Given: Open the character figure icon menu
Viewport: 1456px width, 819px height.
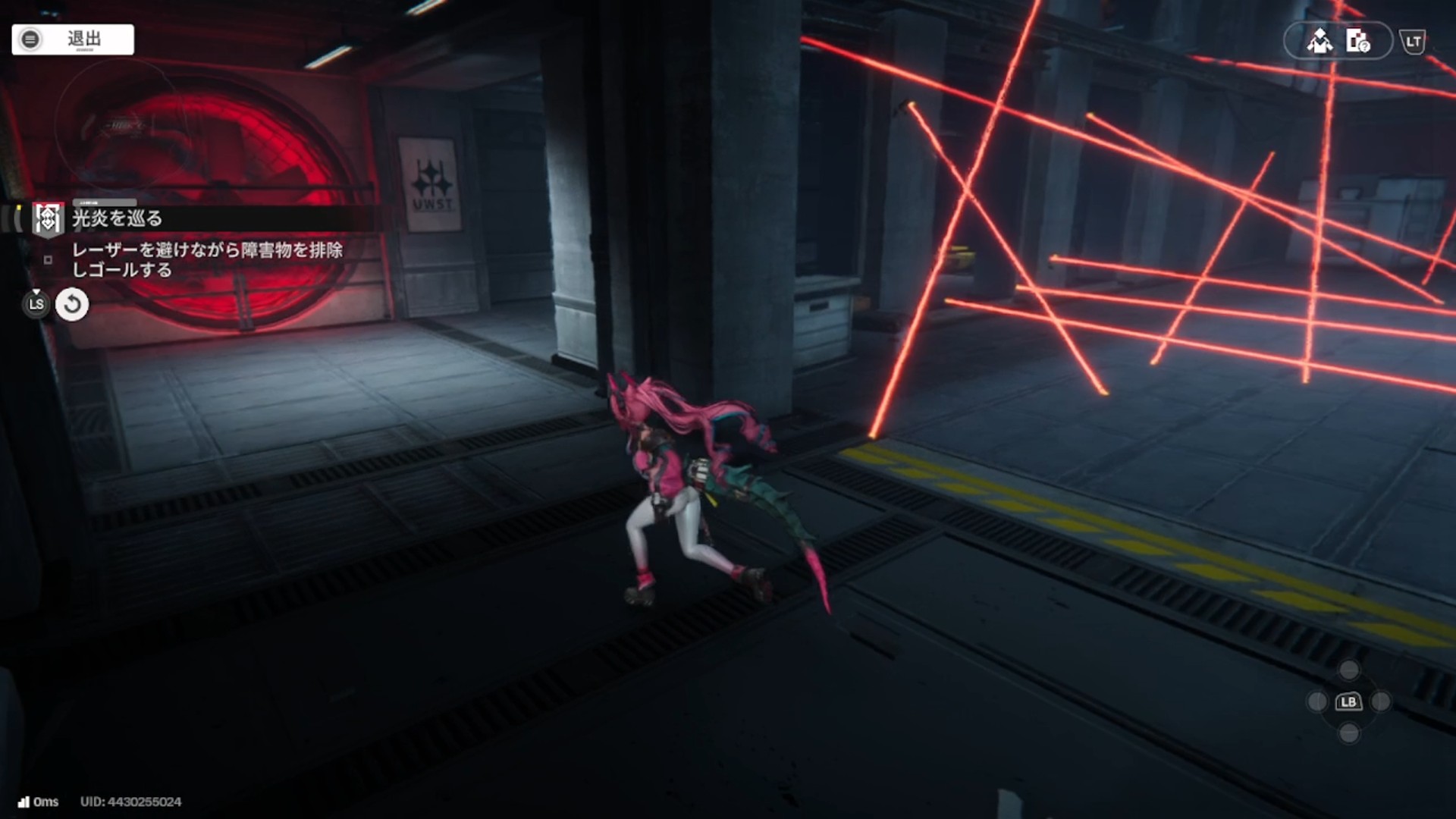Looking at the screenshot, I should [x=1319, y=41].
